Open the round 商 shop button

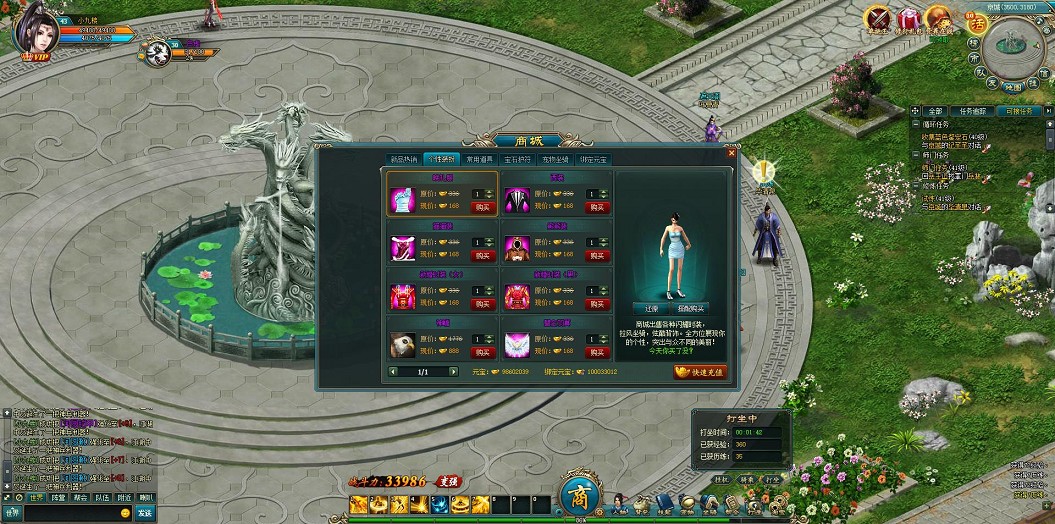579,496
